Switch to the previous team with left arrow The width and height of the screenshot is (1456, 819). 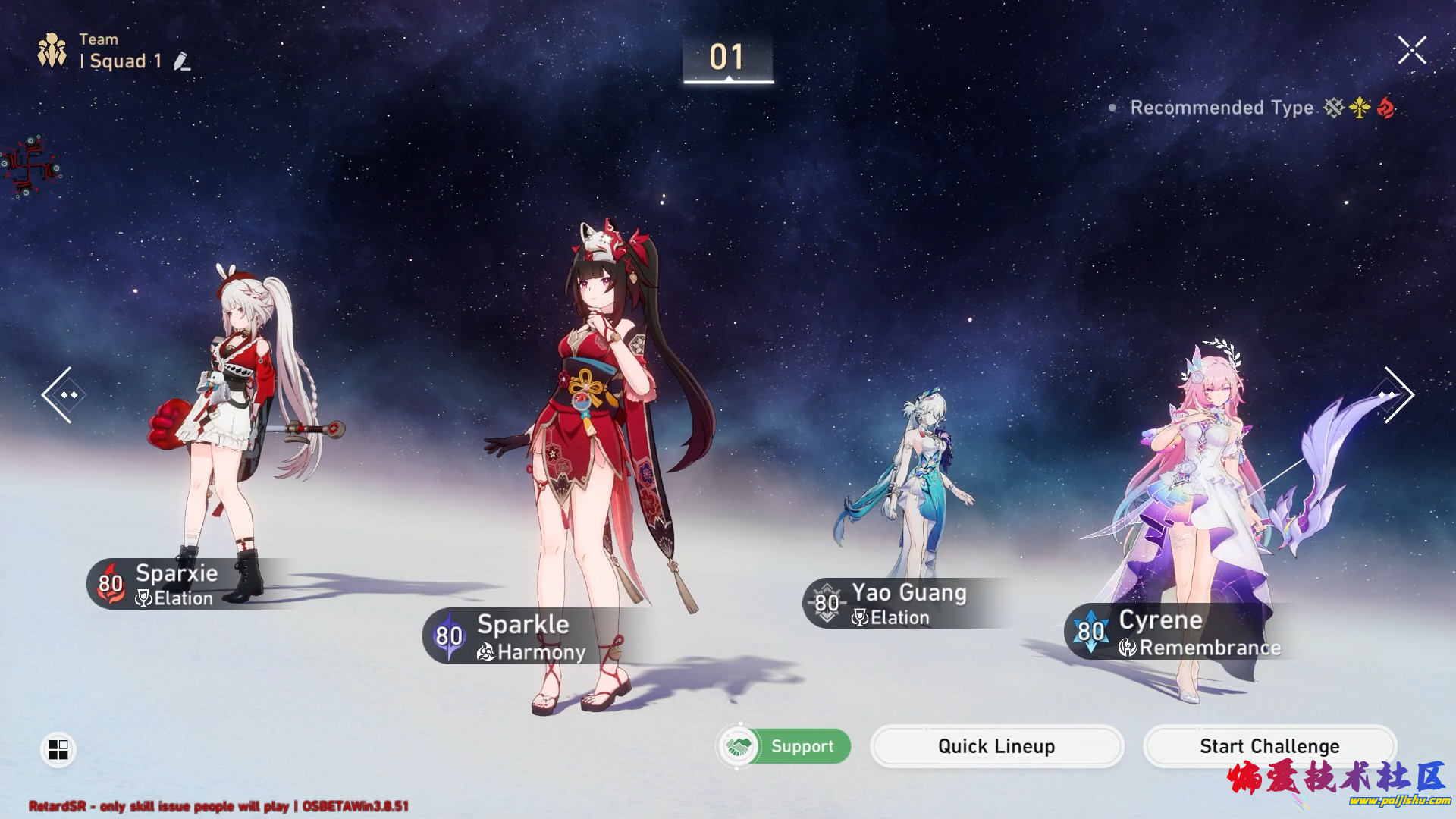click(61, 394)
